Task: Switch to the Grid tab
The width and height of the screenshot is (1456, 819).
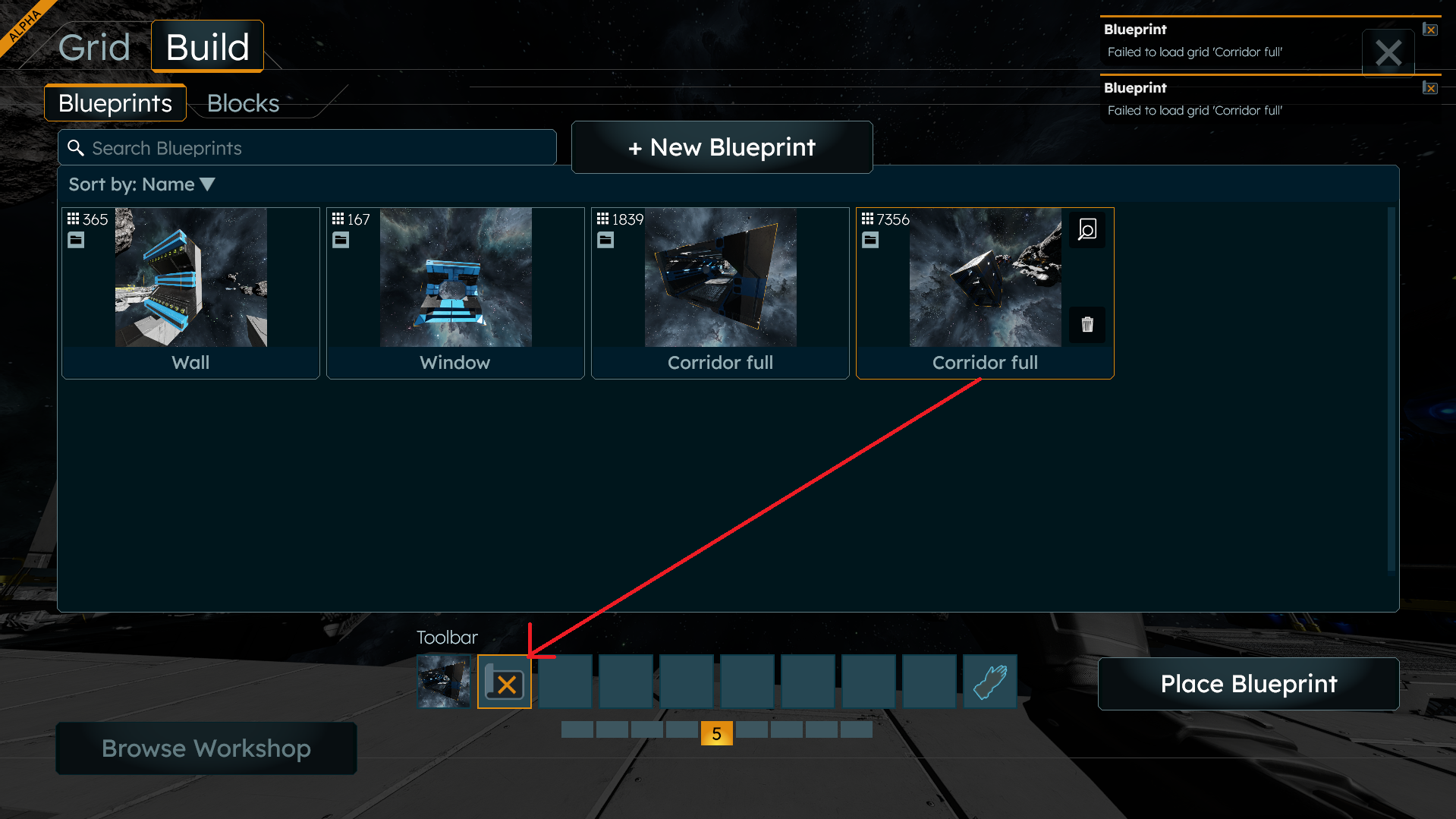Action: [94, 47]
